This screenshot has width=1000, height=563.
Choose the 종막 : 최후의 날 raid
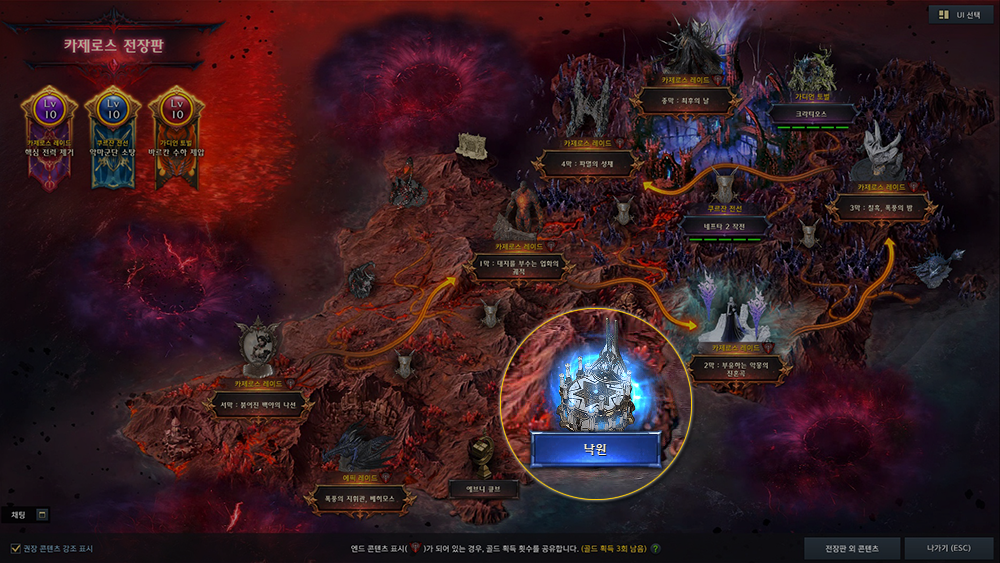691,100
